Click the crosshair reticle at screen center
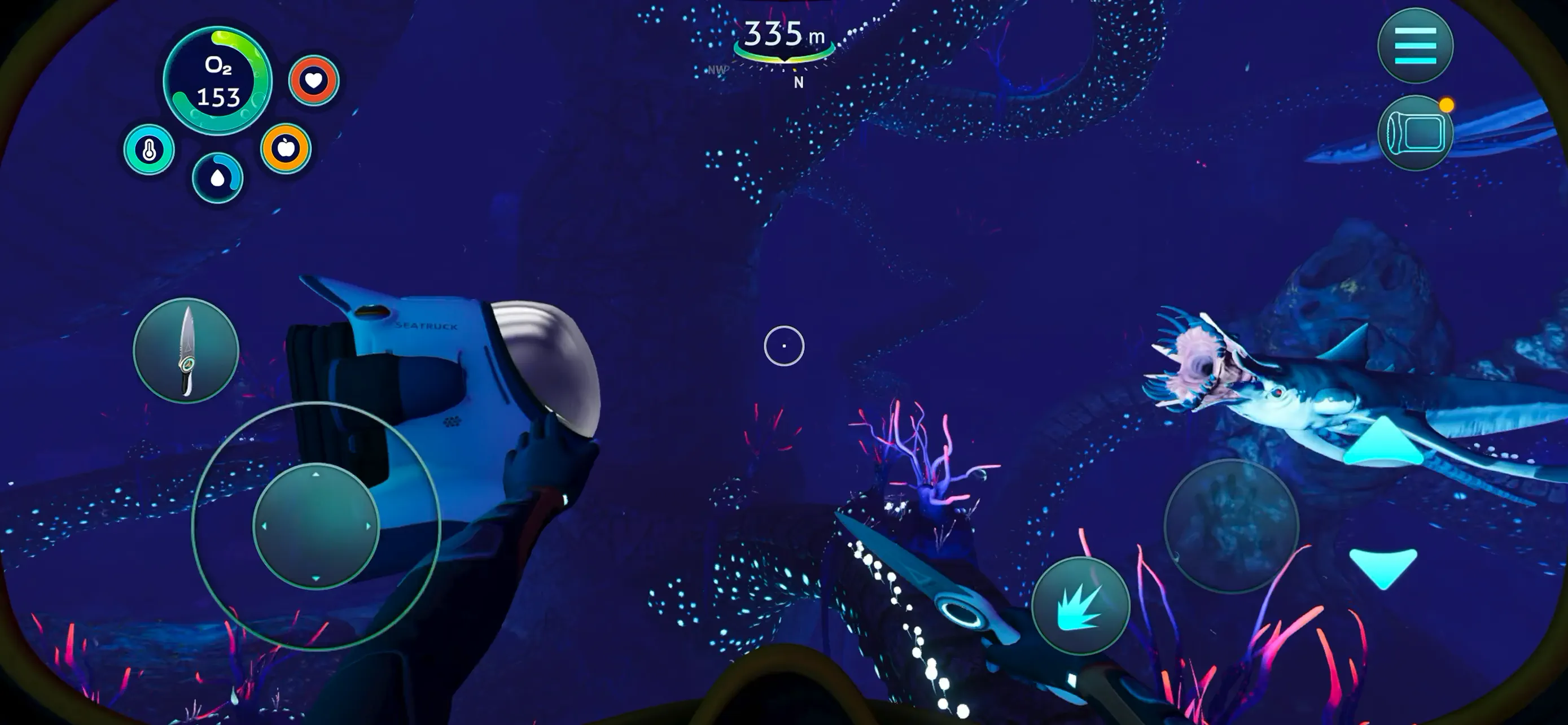This screenshot has width=1568, height=725. pos(785,345)
